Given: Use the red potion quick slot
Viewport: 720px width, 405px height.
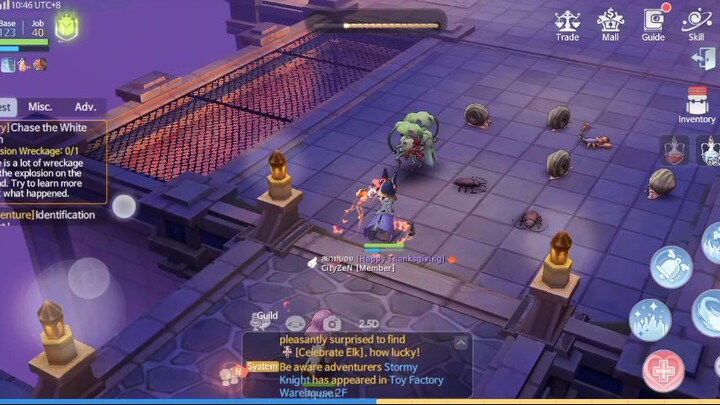Looking at the screenshot, I should [x=673, y=151].
